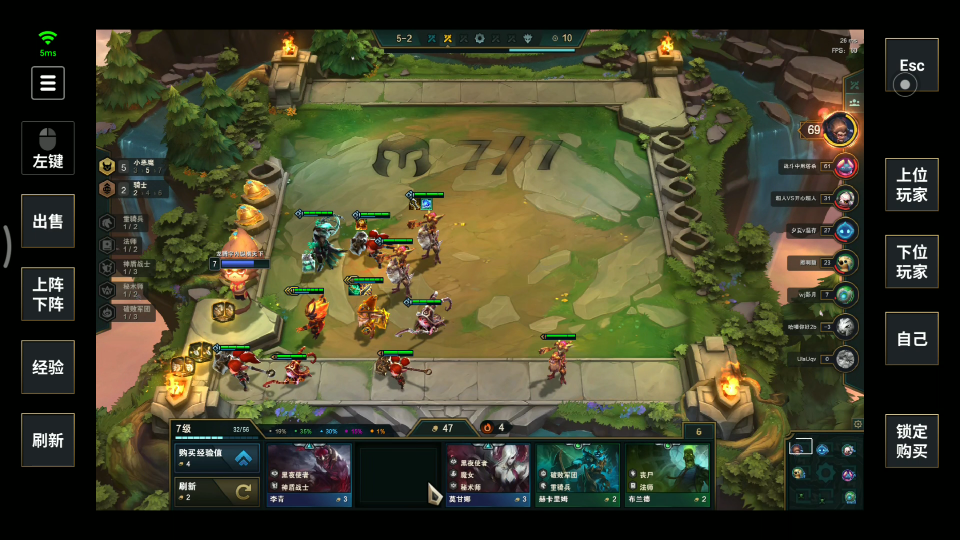Open the hamburger menu in the overlay
The width and height of the screenshot is (960, 540).
[x=48, y=83]
